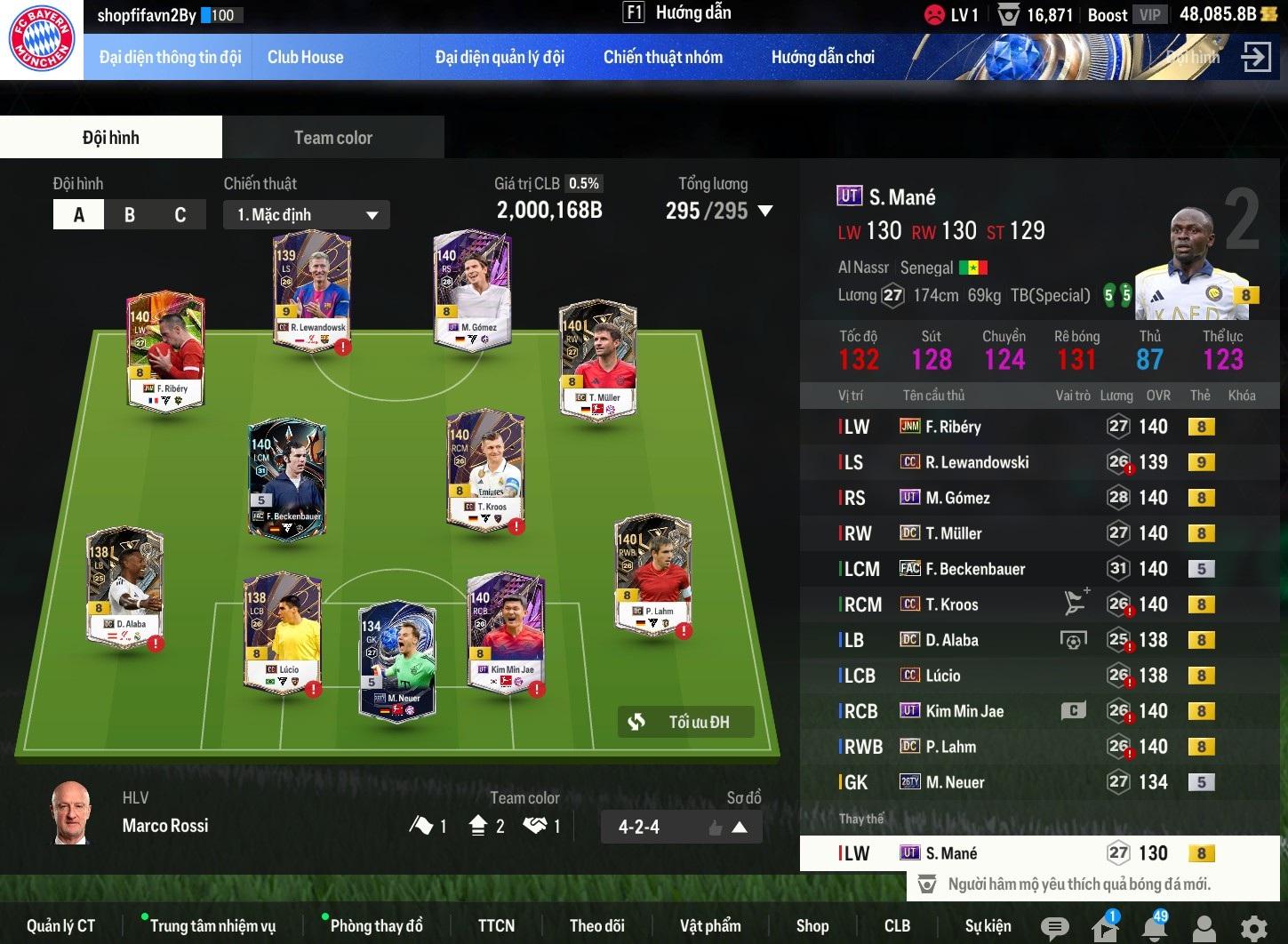
Task: Open Club House menu
Action: coord(305,58)
